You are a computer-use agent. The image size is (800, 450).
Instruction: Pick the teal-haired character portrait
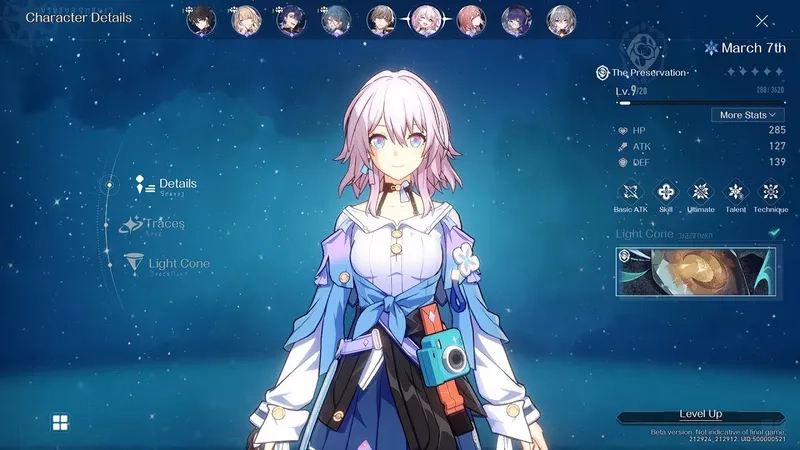[x=336, y=20]
